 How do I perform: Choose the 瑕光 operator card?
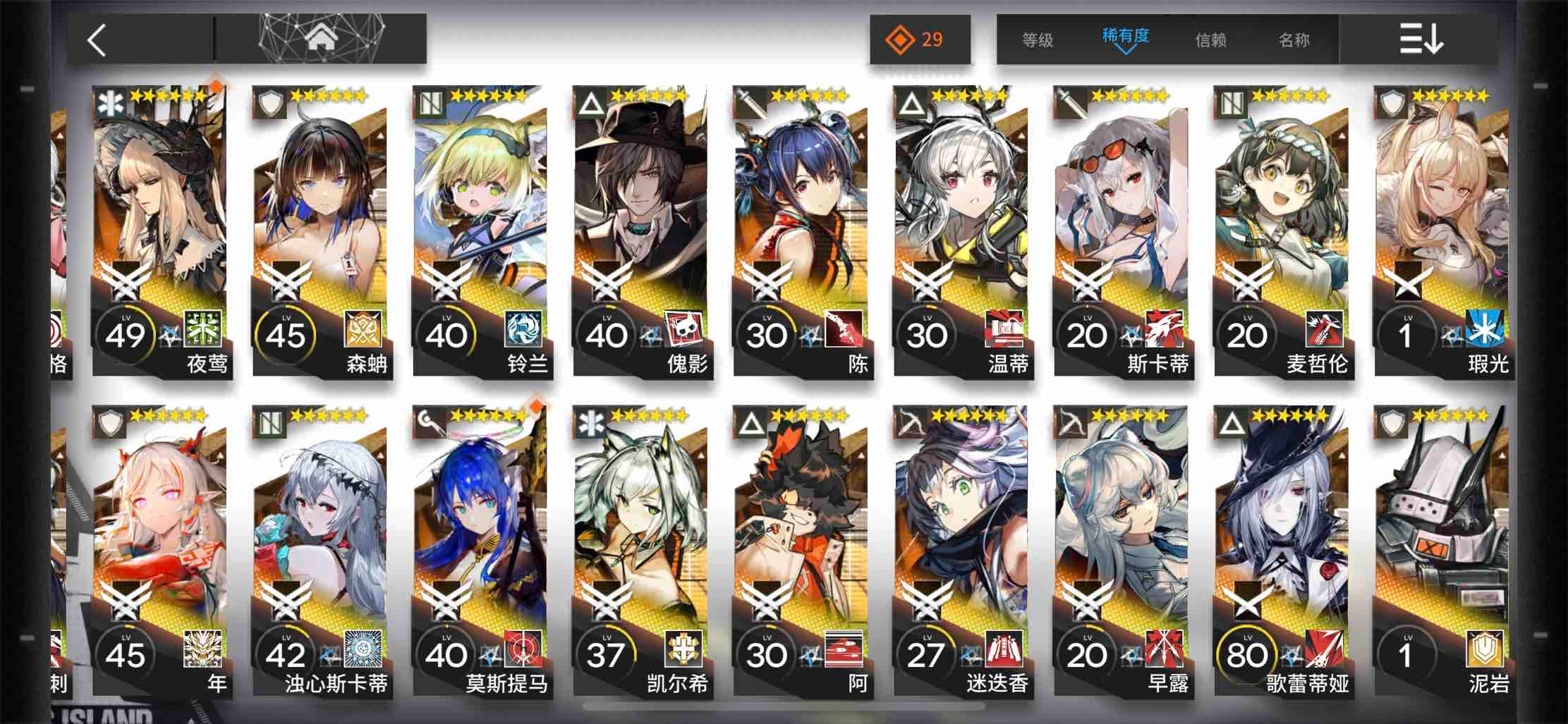coord(1441,233)
